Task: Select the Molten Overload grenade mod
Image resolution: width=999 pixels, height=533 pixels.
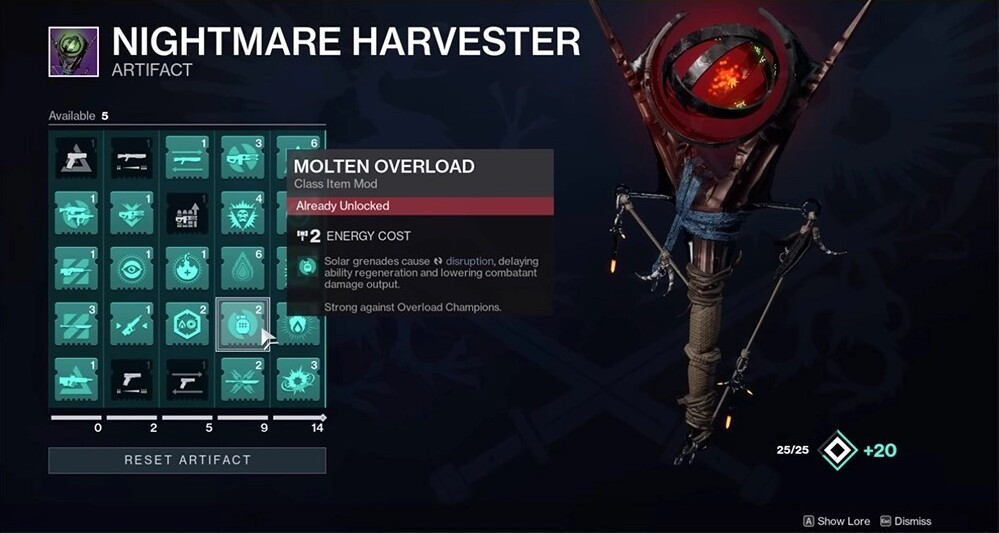Action: tap(243, 324)
